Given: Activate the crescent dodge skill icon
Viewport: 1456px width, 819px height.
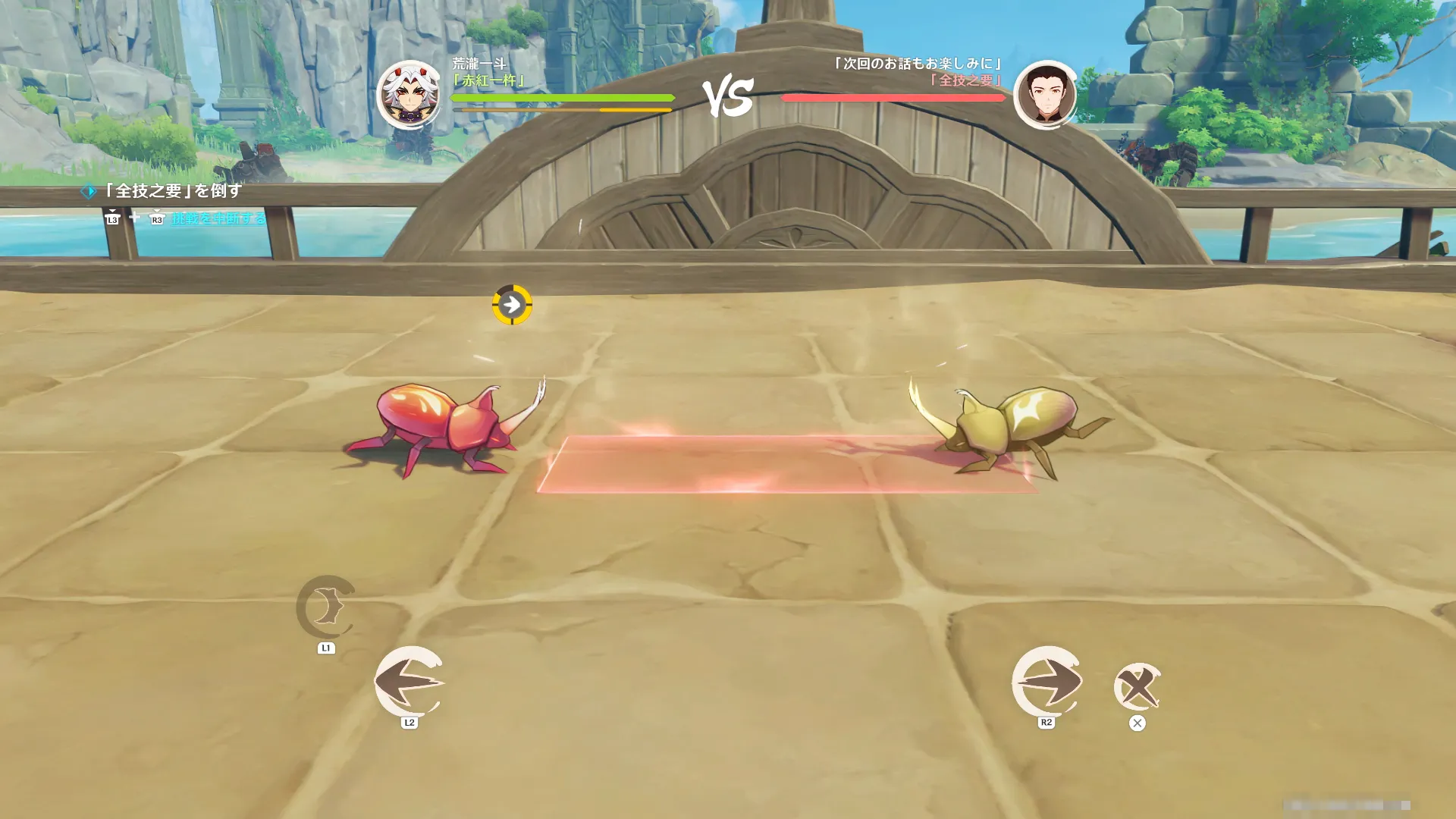Looking at the screenshot, I should pyautogui.click(x=326, y=607).
